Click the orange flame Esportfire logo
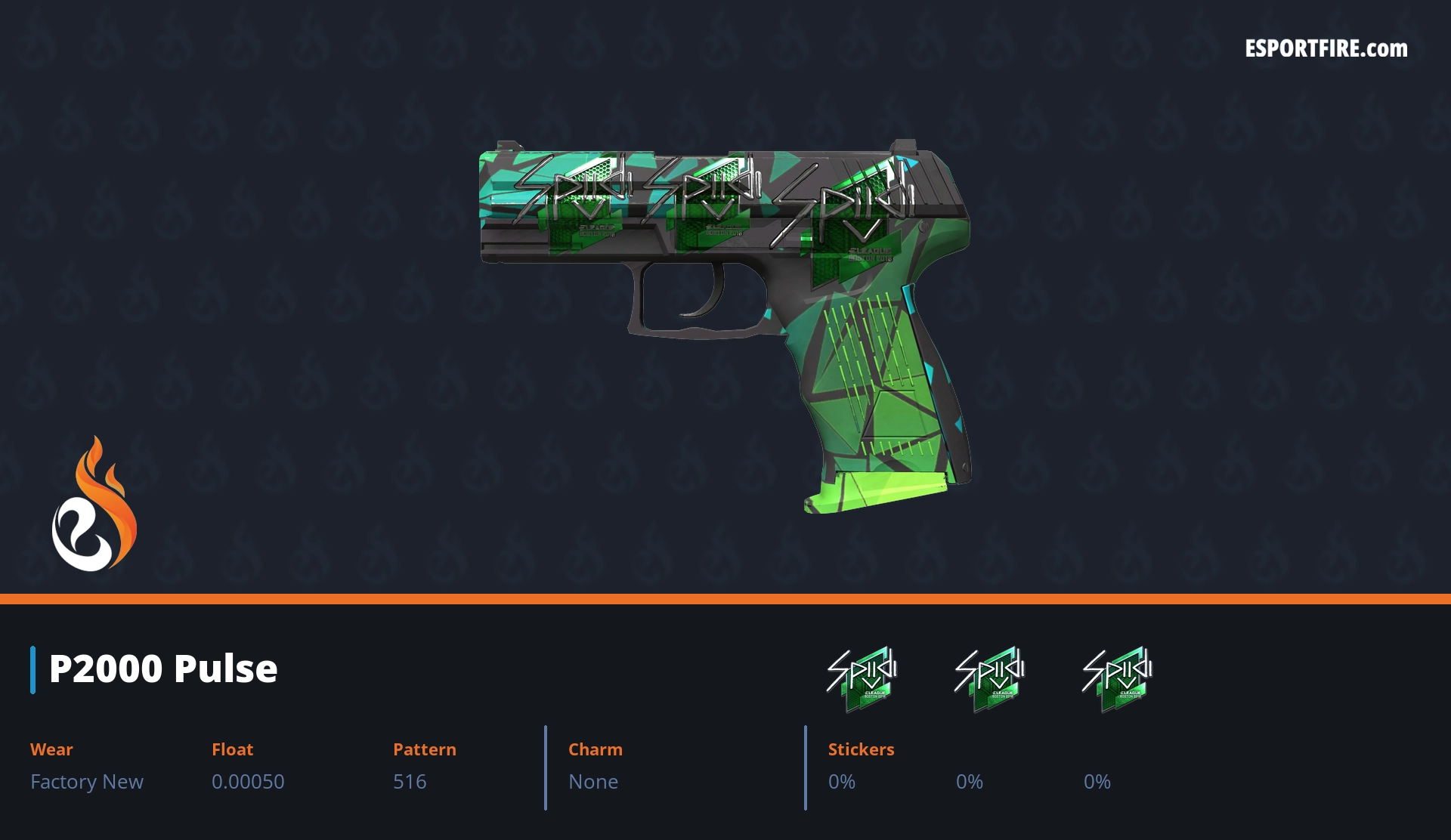 94,505
